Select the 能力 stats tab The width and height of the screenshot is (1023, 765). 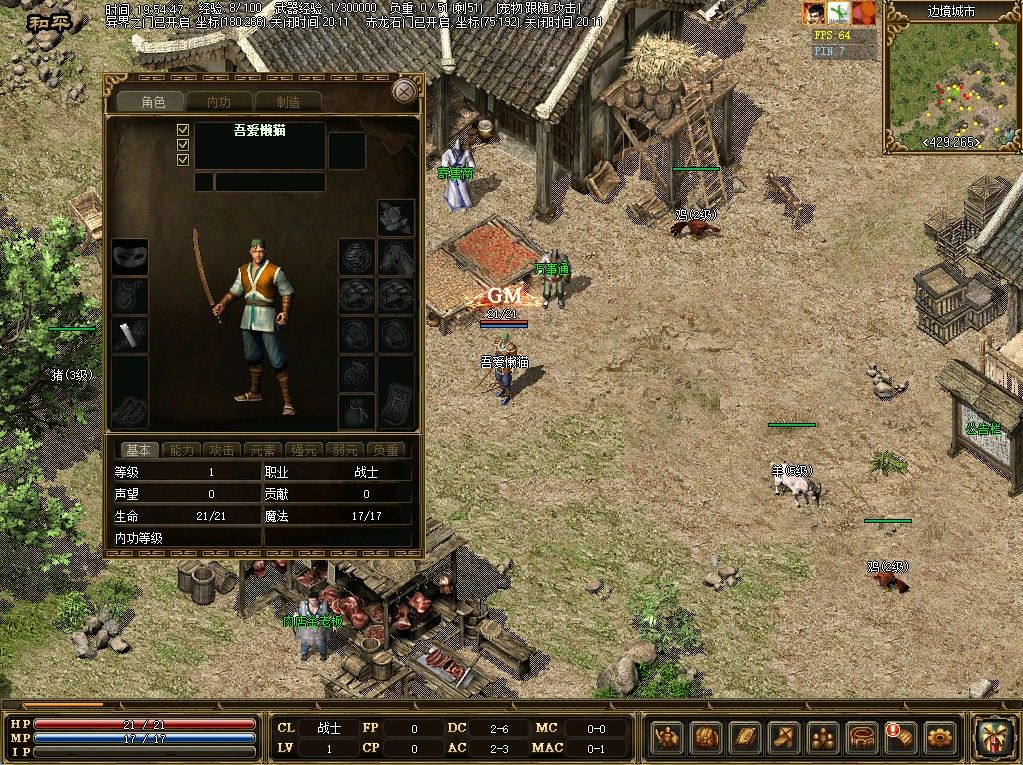click(184, 450)
